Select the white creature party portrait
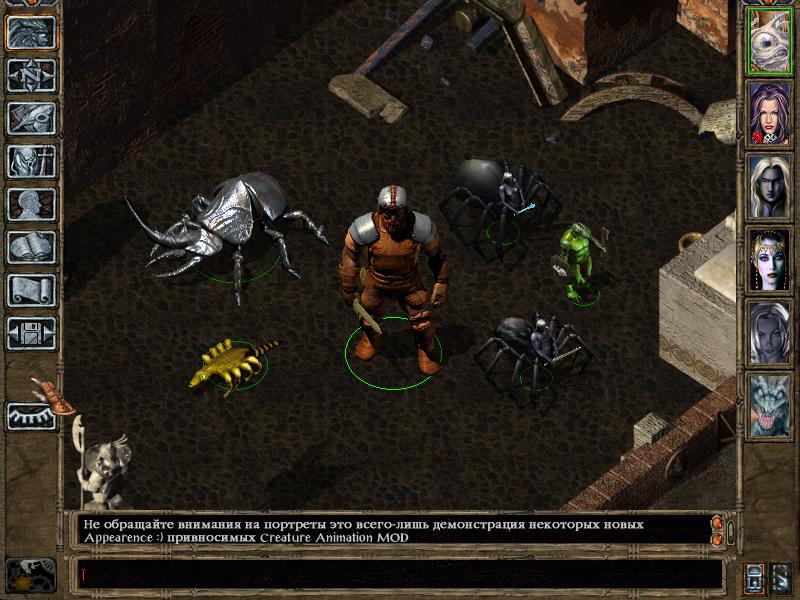 coord(769,41)
